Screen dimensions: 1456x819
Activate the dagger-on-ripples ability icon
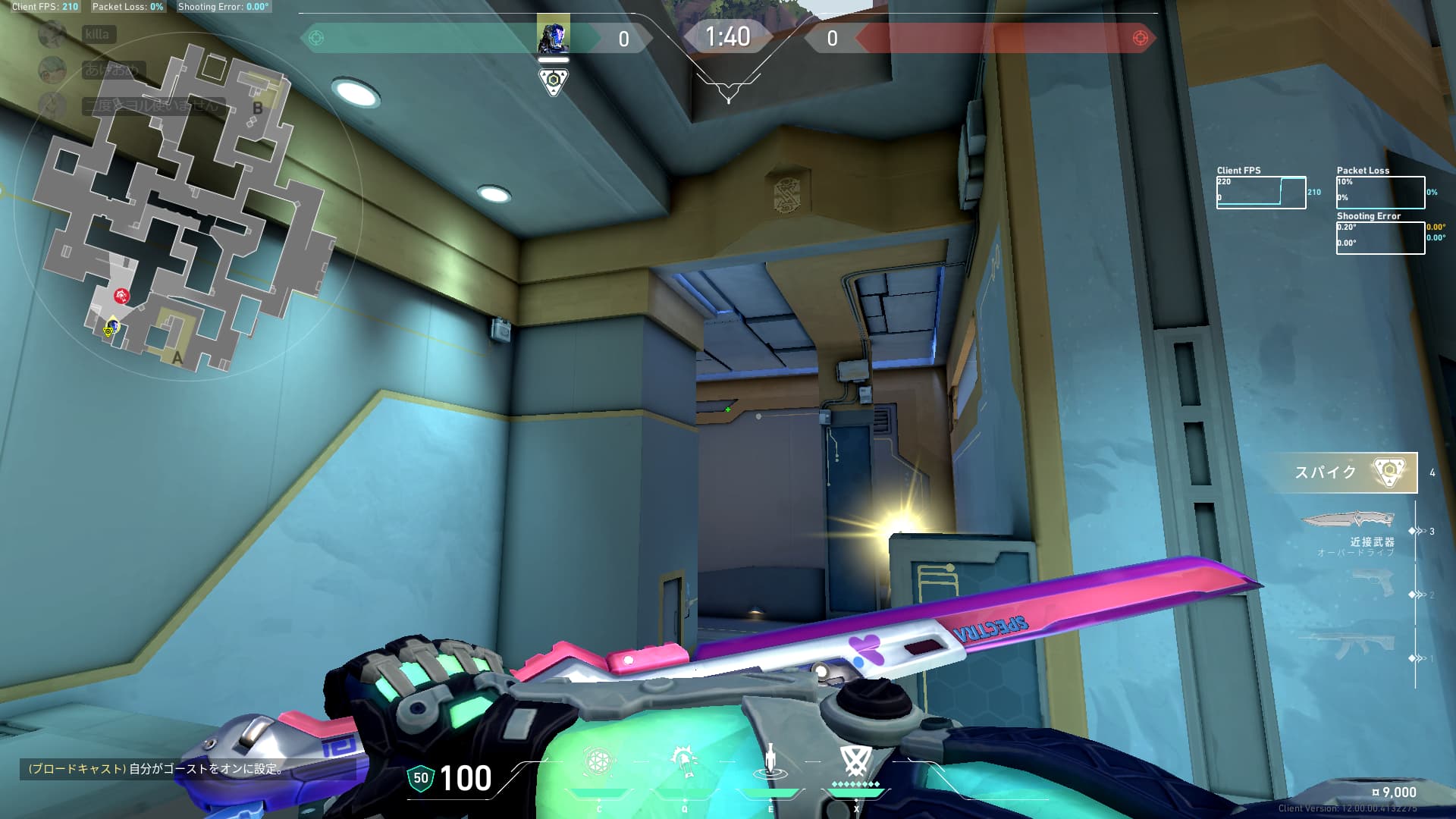click(x=770, y=761)
